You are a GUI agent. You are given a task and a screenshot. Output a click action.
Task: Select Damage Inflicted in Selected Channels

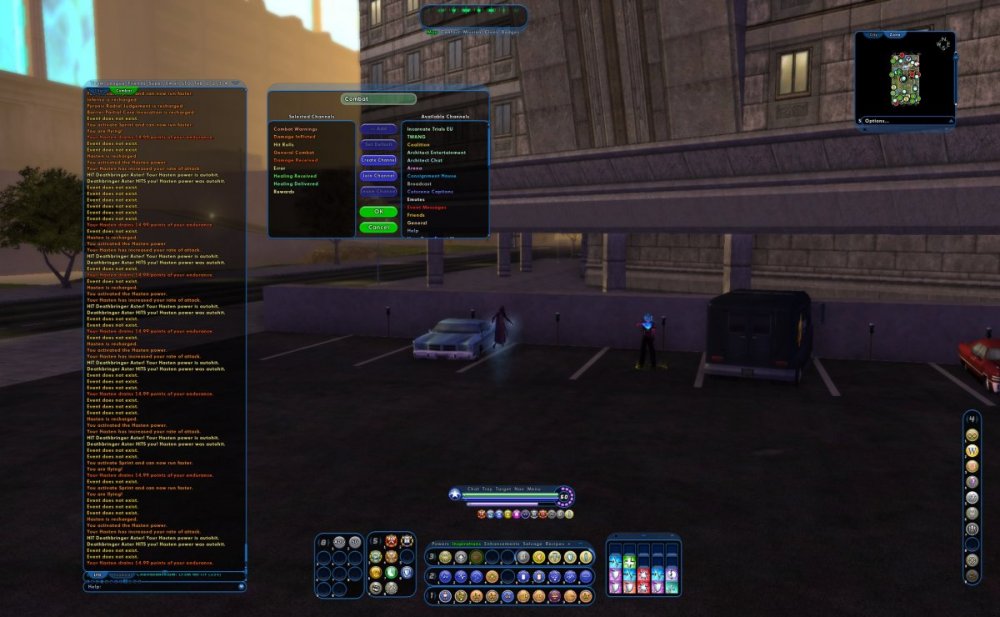(x=294, y=137)
